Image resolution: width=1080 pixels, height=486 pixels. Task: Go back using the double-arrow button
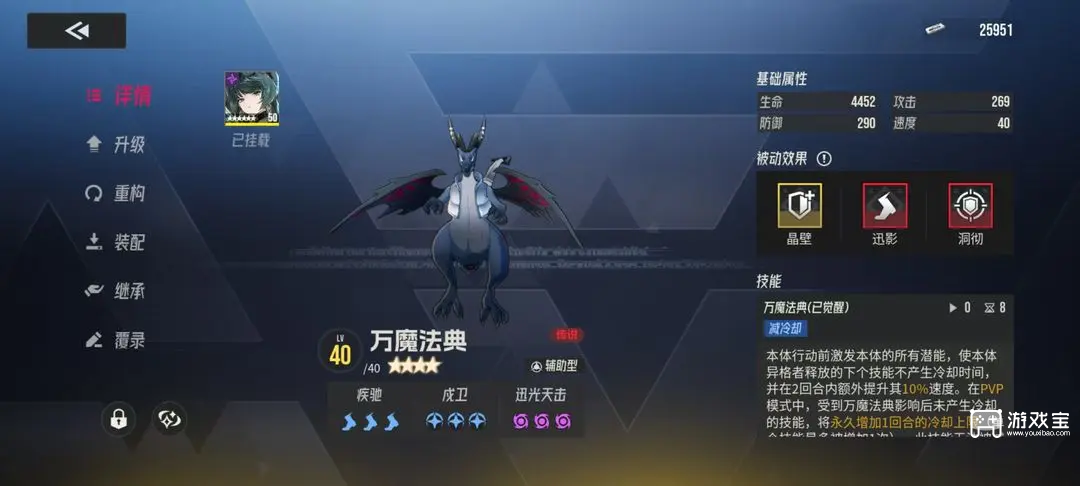pyautogui.click(x=76, y=31)
